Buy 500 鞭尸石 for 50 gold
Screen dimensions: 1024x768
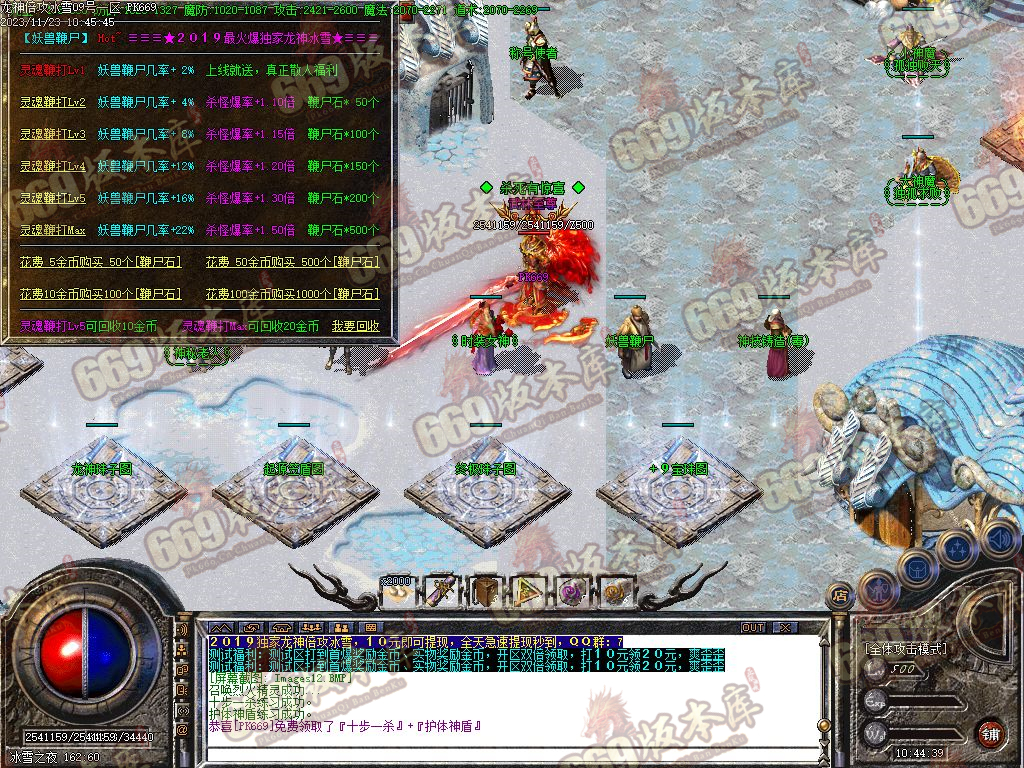point(292,262)
